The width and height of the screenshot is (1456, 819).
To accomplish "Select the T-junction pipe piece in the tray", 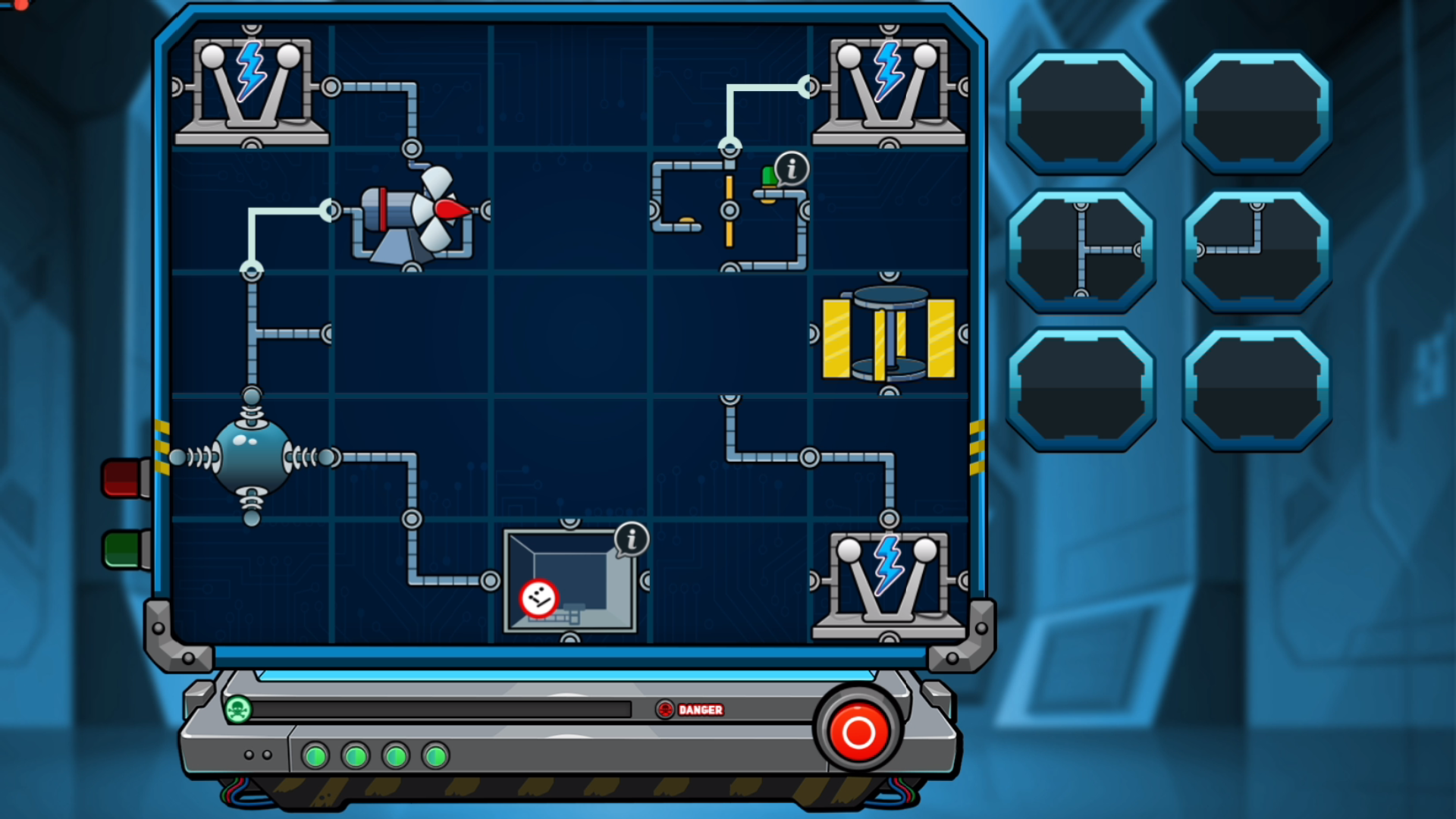I will 1081,250.
